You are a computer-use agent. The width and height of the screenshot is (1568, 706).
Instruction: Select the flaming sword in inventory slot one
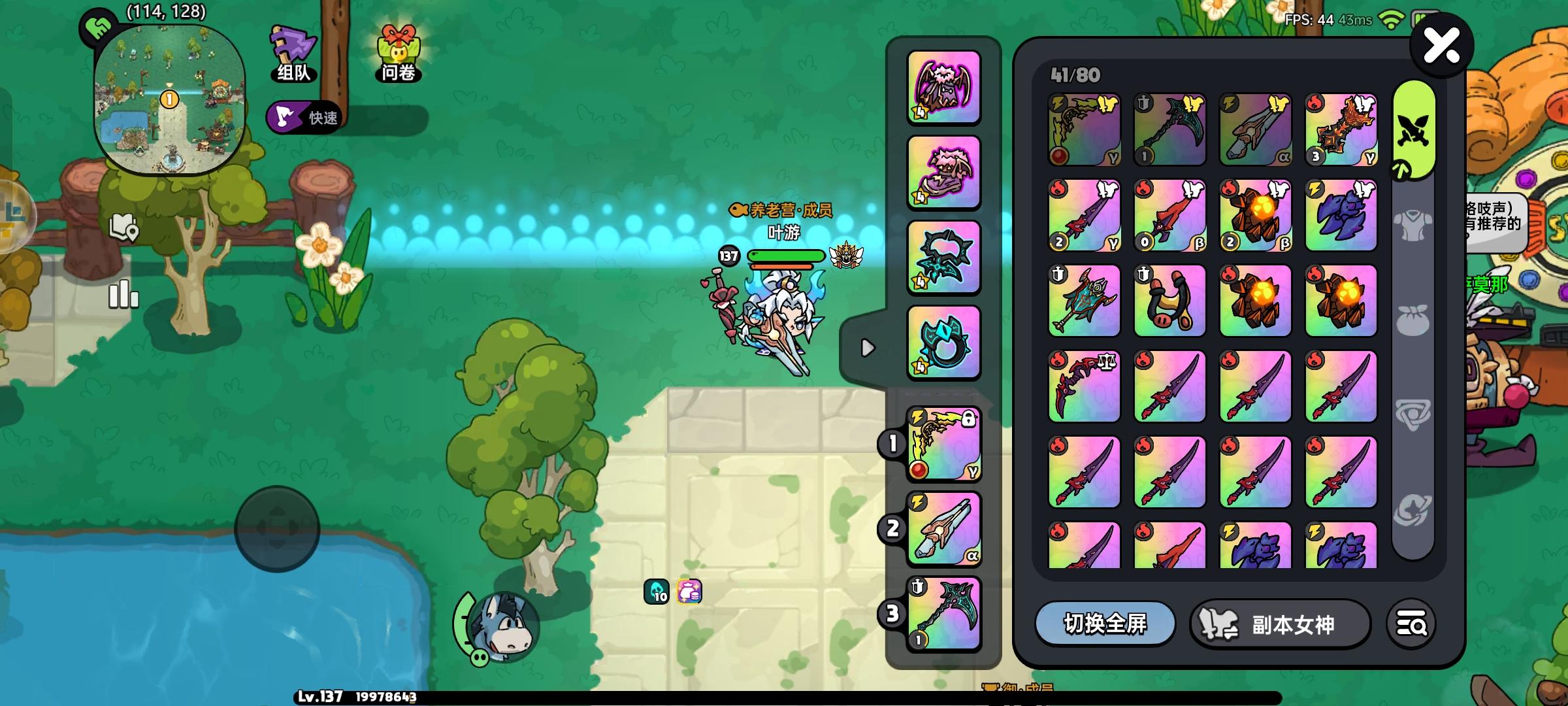(x=1083, y=128)
